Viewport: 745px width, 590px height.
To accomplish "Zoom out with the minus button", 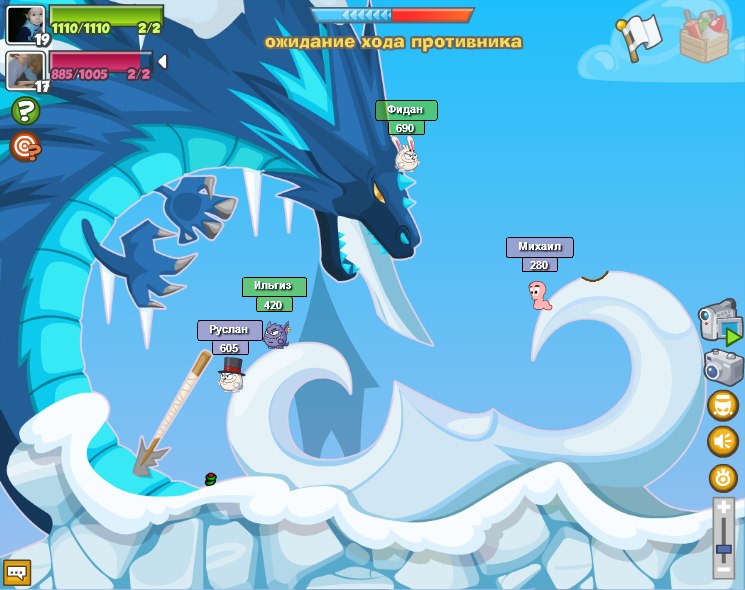I will 723,569.
